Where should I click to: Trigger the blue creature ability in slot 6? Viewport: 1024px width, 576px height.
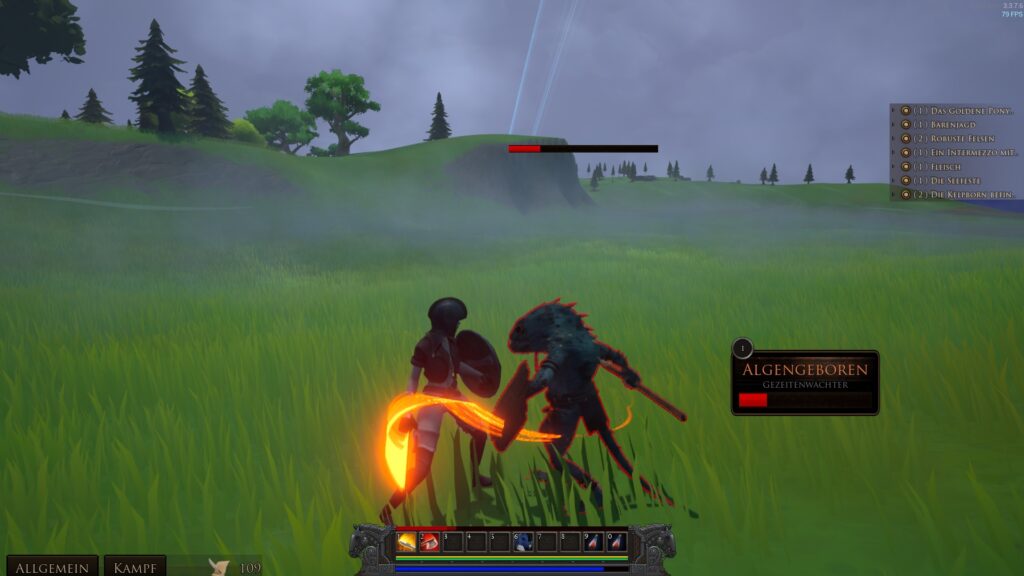coord(523,542)
